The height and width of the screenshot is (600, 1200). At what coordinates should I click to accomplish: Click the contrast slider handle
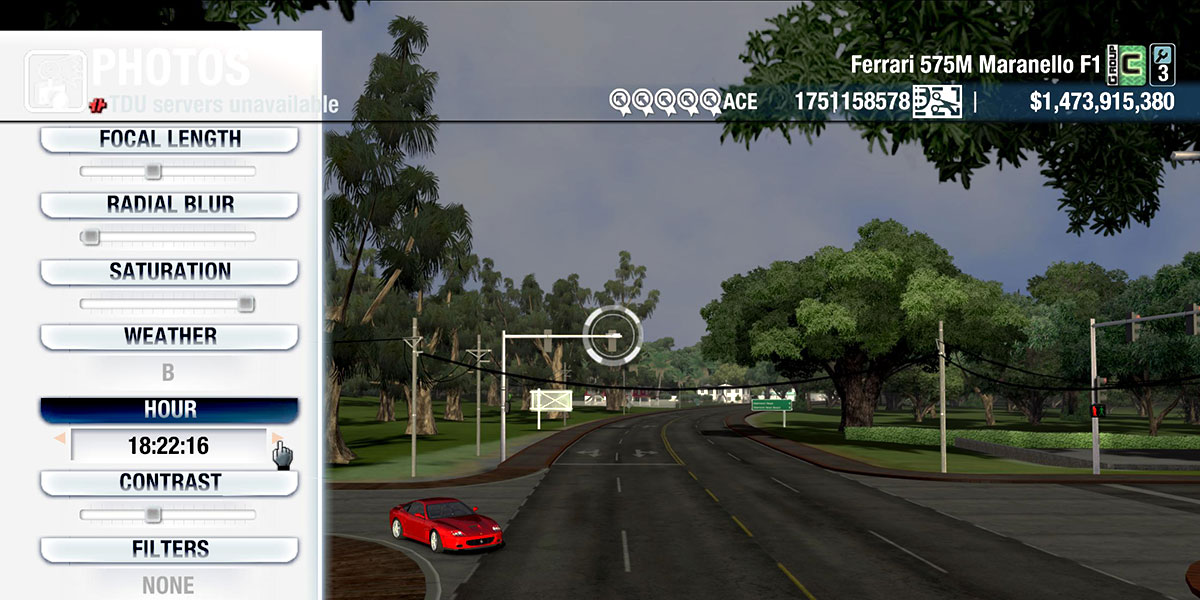point(153,515)
